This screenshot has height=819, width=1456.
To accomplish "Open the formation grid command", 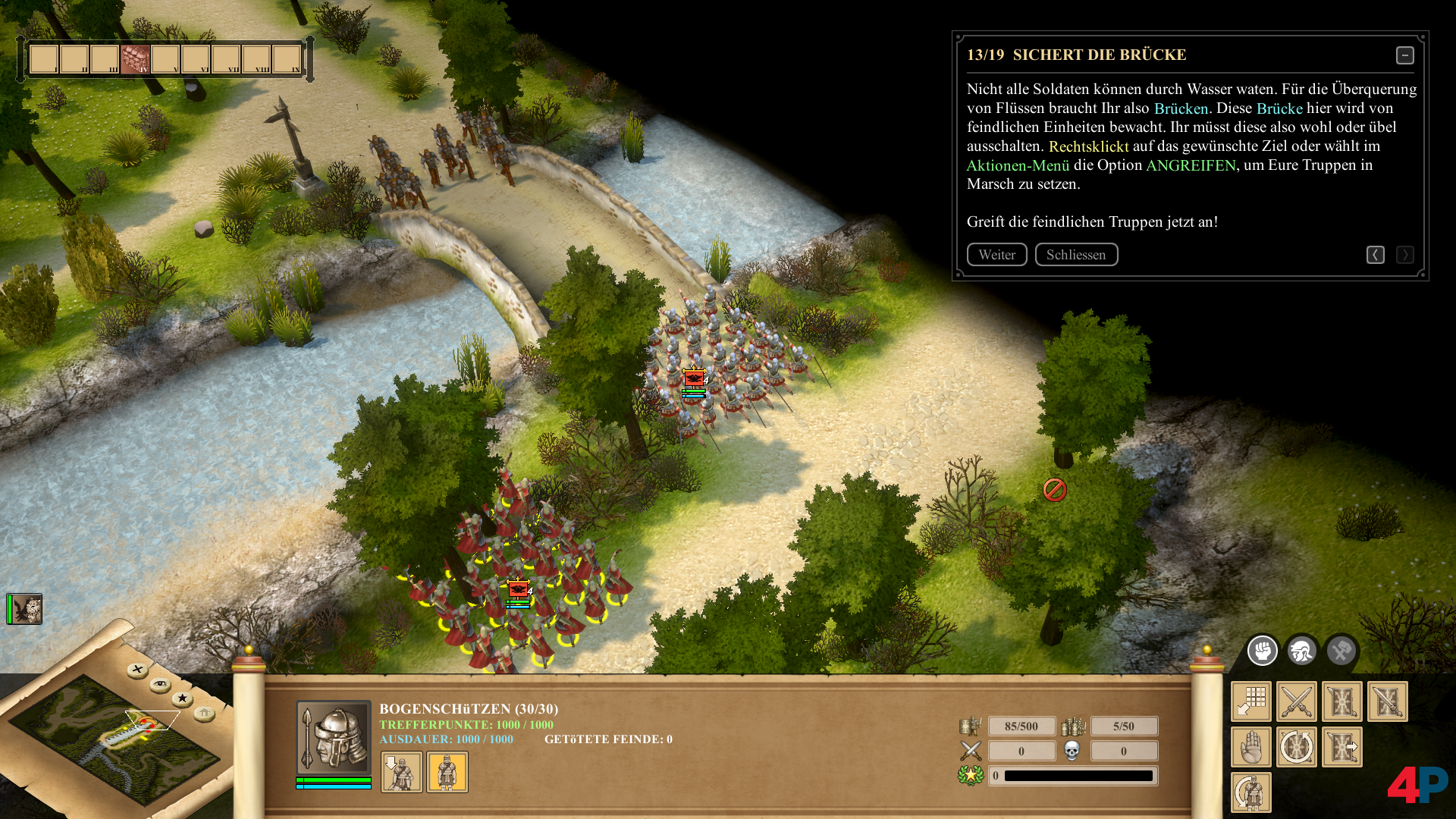I will pyautogui.click(x=1251, y=701).
